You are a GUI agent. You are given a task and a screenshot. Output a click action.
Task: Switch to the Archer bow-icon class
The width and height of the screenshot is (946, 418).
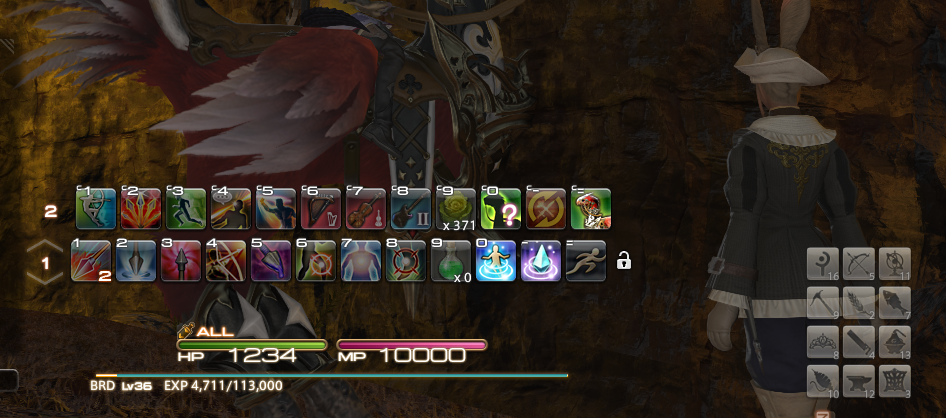click(x=858, y=264)
